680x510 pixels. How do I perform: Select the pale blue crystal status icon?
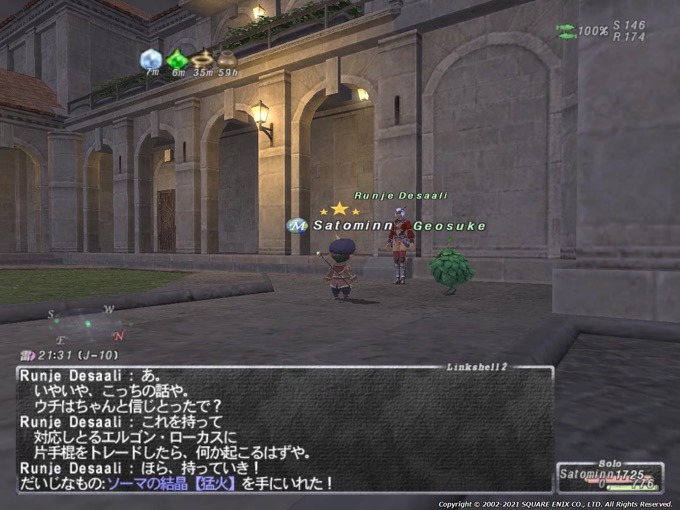click(x=151, y=57)
